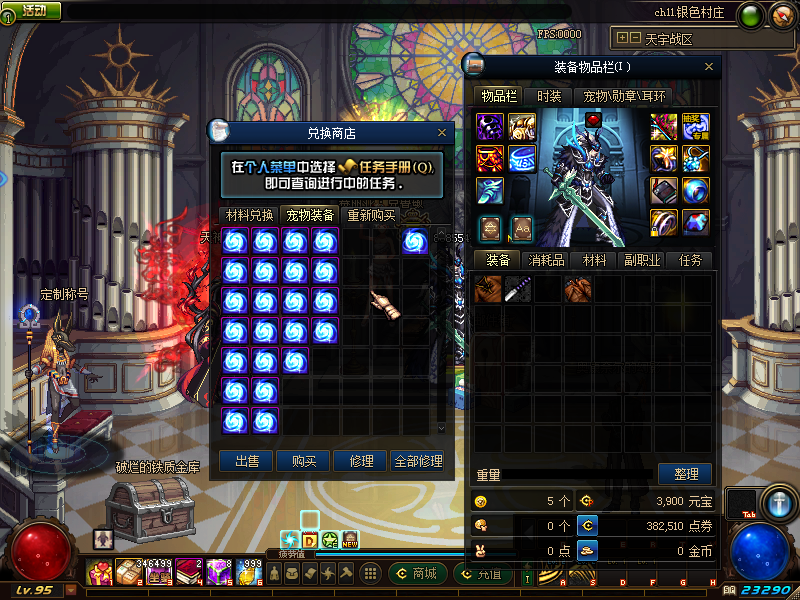
Task: Show the 消耗品 consumables category
Action: (x=546, y=260)
